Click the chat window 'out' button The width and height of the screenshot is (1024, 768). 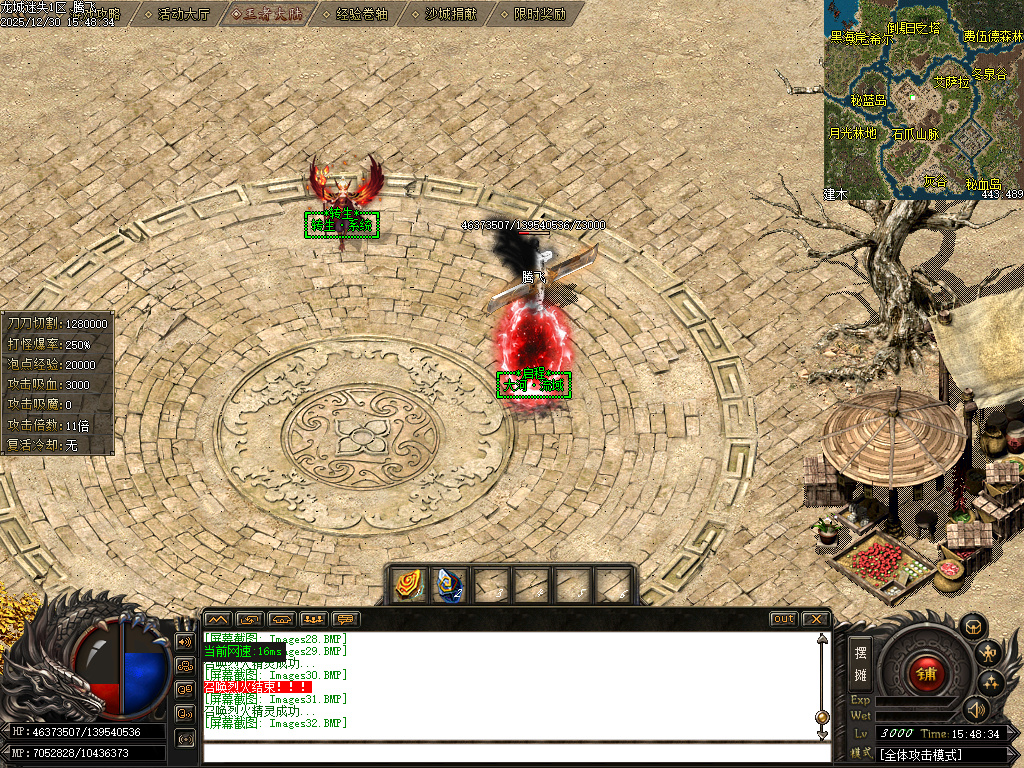coord(784,619)
